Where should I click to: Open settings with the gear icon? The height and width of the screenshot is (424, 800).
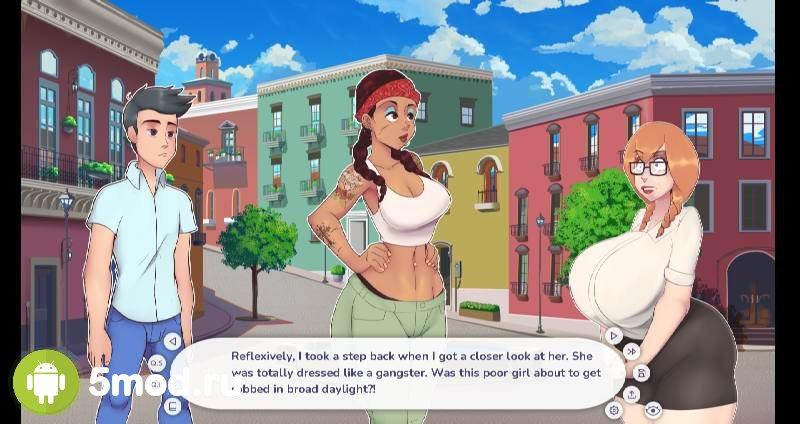tap(614, 409)
